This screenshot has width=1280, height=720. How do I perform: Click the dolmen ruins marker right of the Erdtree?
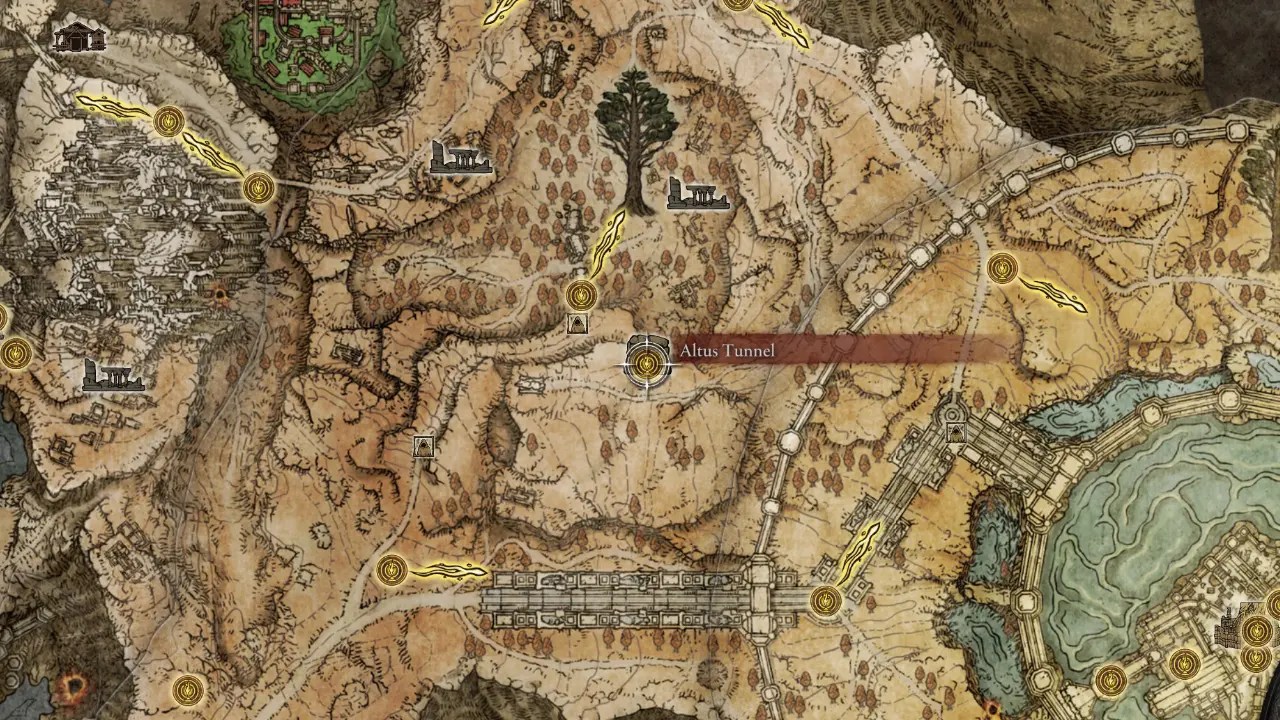click(x=697, y=192)
